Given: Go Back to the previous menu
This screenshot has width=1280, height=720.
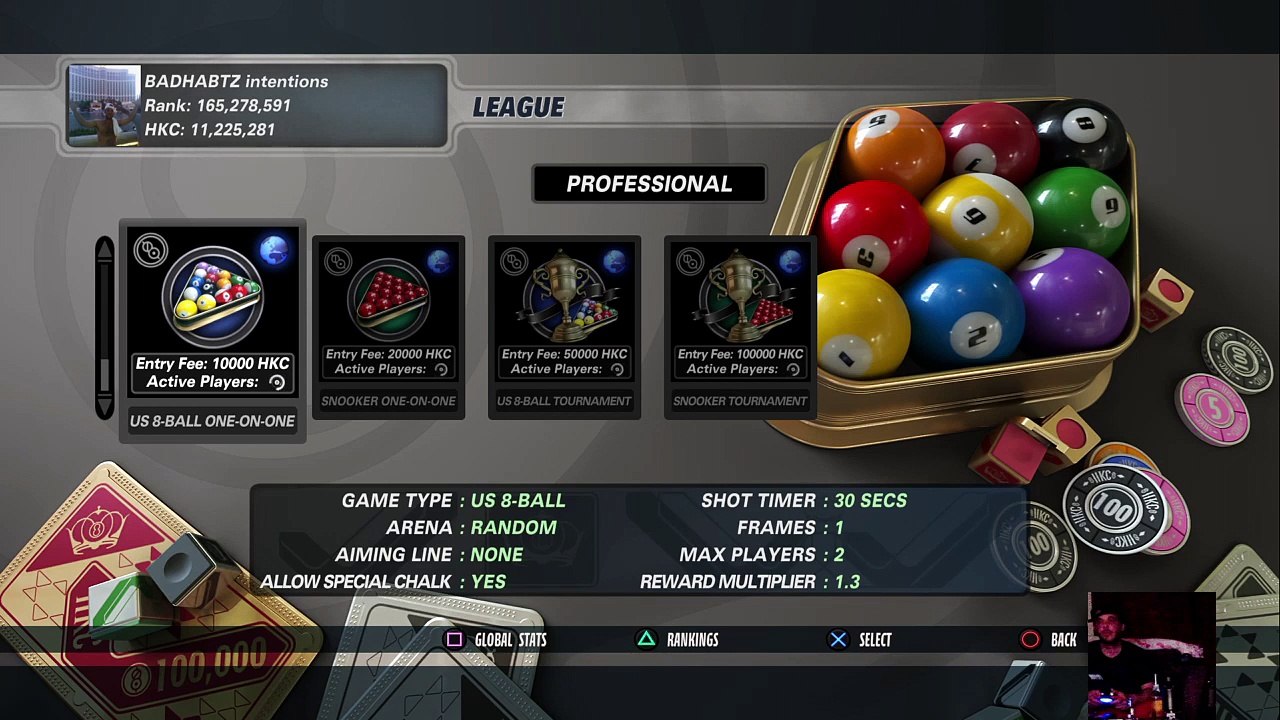Looking at the screenshot, I should (x=1049, y=640).
